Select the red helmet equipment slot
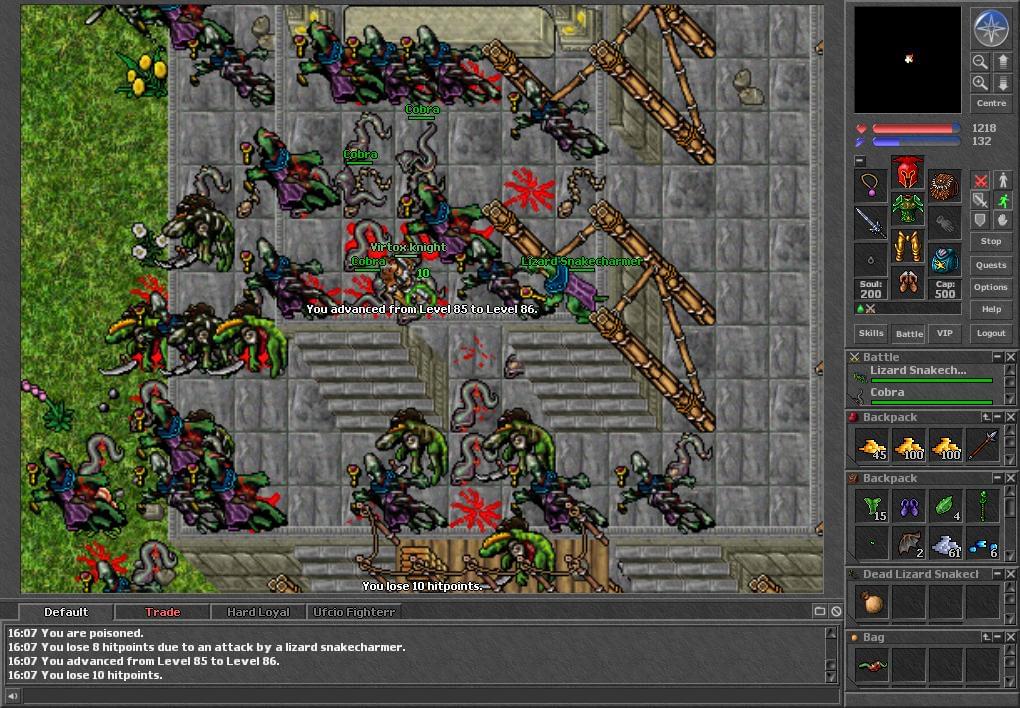The width and height of the screenshot is (1020, 708). (907, 173)
